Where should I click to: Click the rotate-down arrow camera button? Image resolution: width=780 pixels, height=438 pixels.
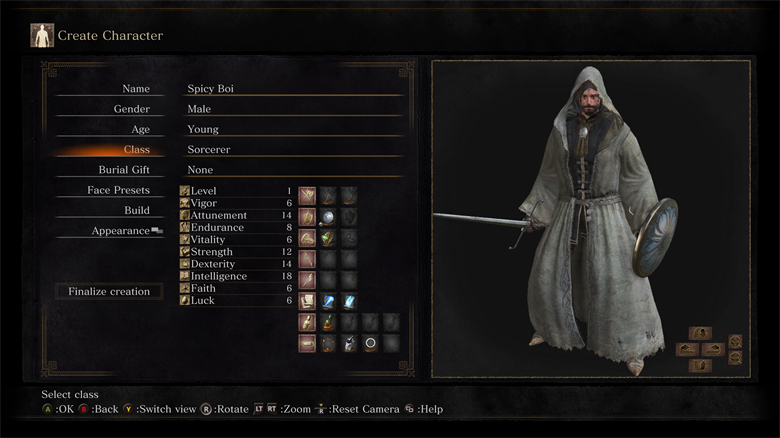point(700,365)
